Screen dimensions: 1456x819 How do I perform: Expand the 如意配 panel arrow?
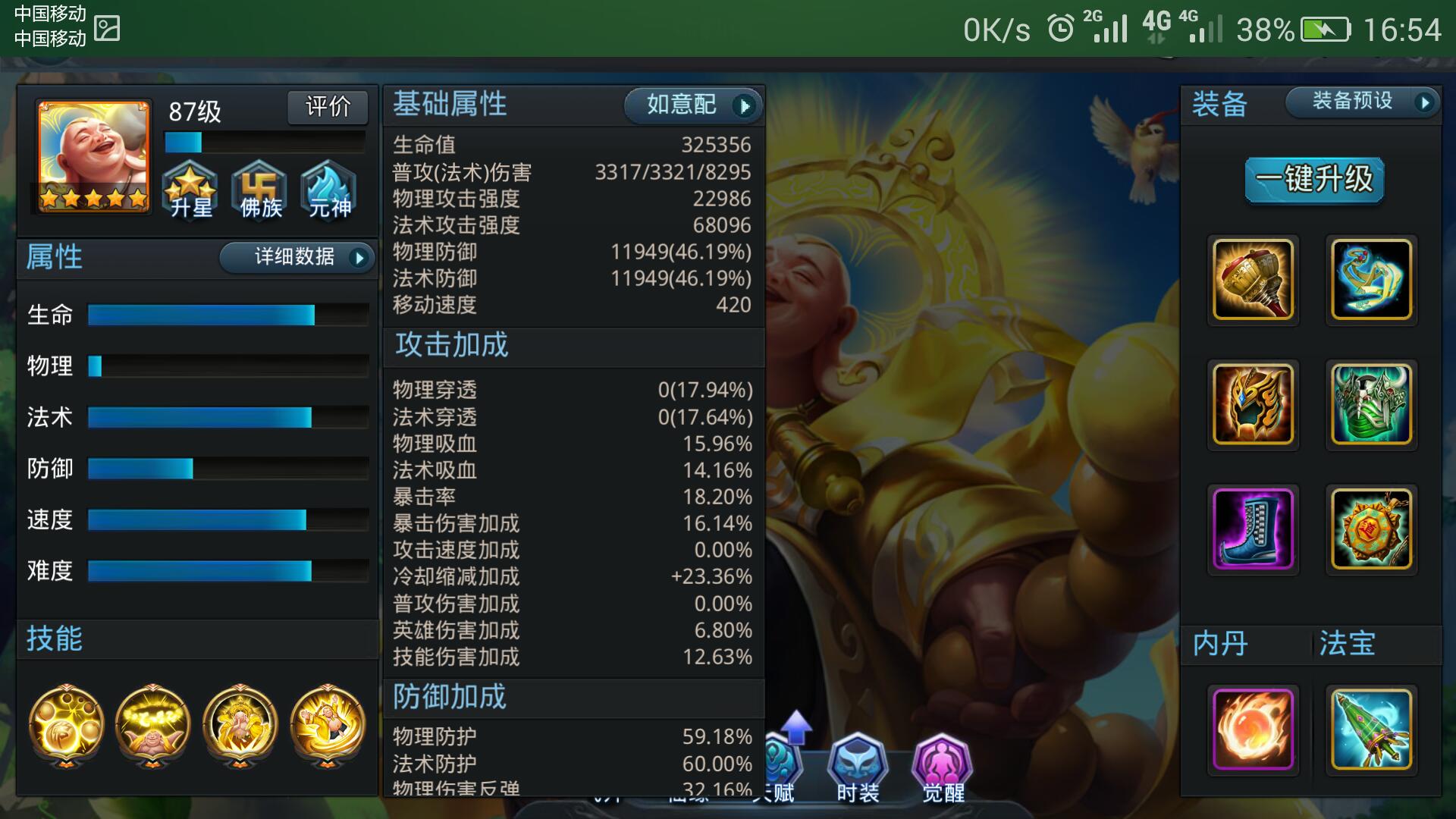click(x=744, y=106)
